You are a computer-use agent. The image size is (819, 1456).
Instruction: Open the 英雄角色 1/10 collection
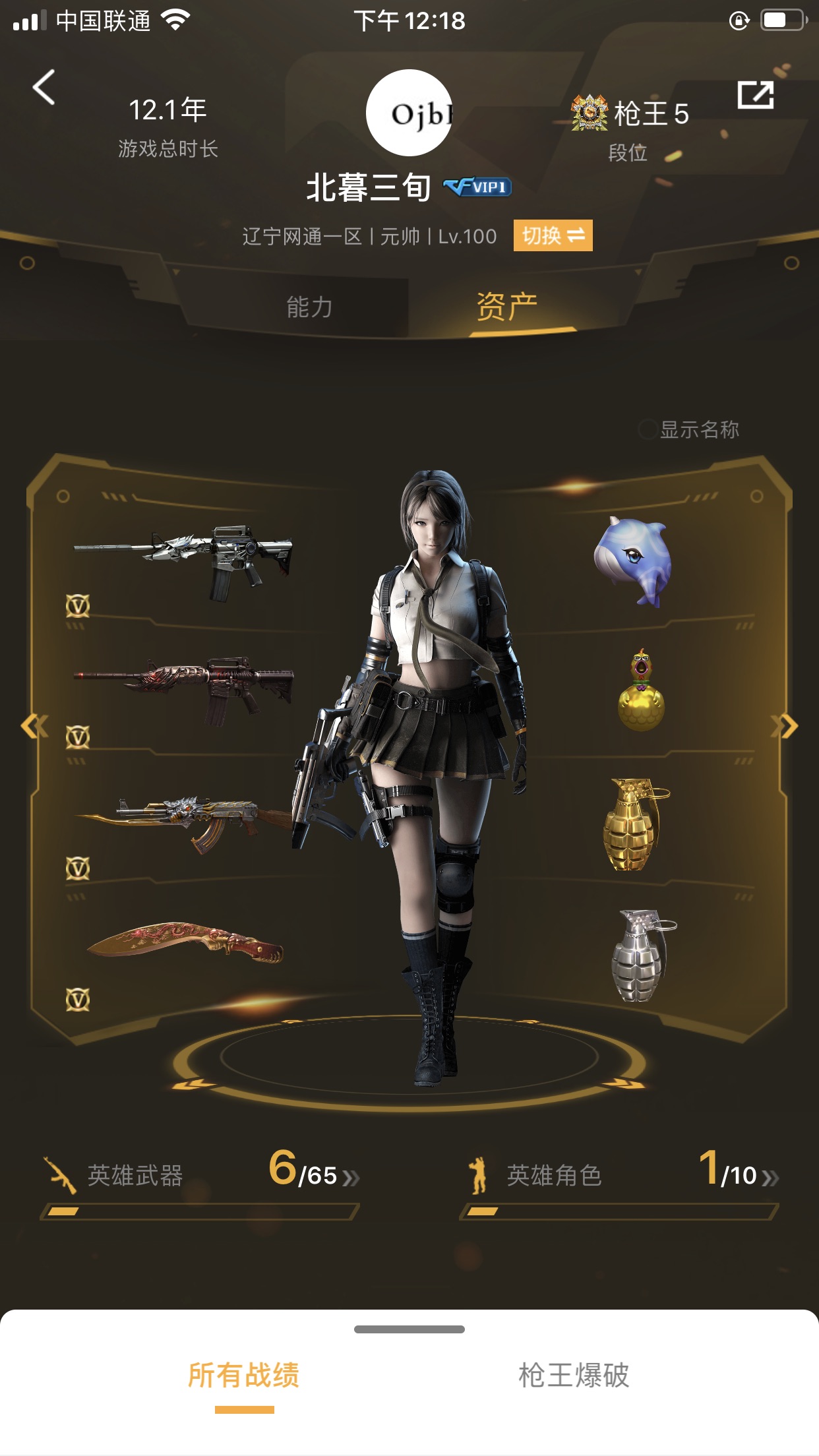pos(619,1176)
